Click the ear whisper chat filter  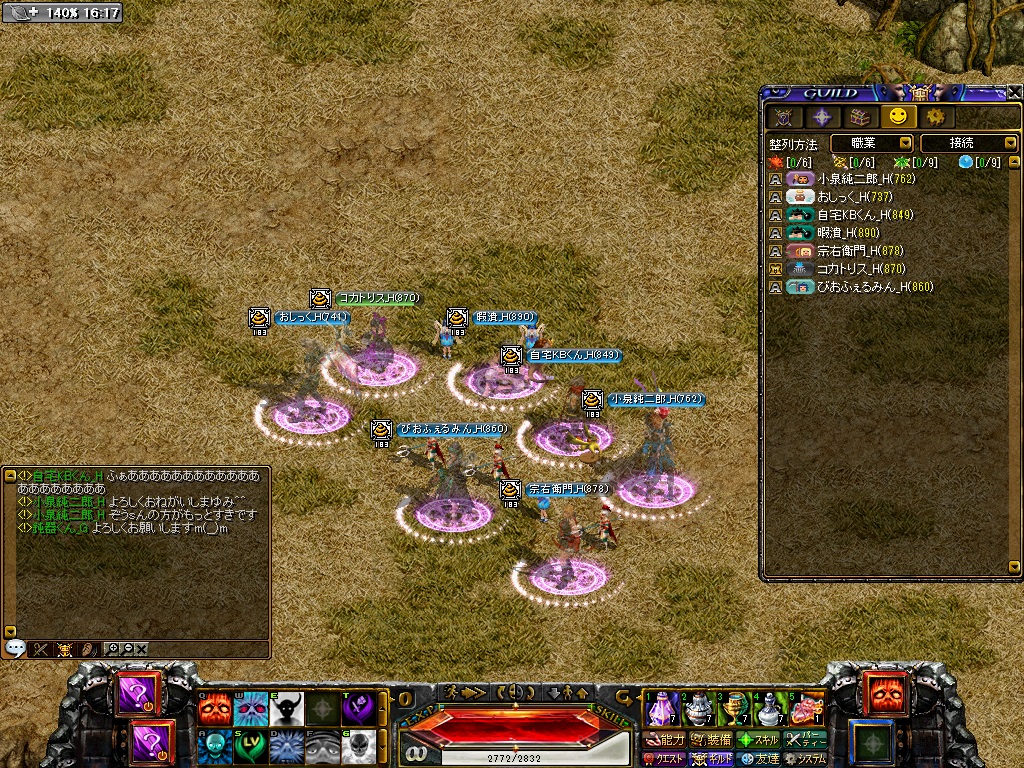pyautogui.click(x=87, y=648)
